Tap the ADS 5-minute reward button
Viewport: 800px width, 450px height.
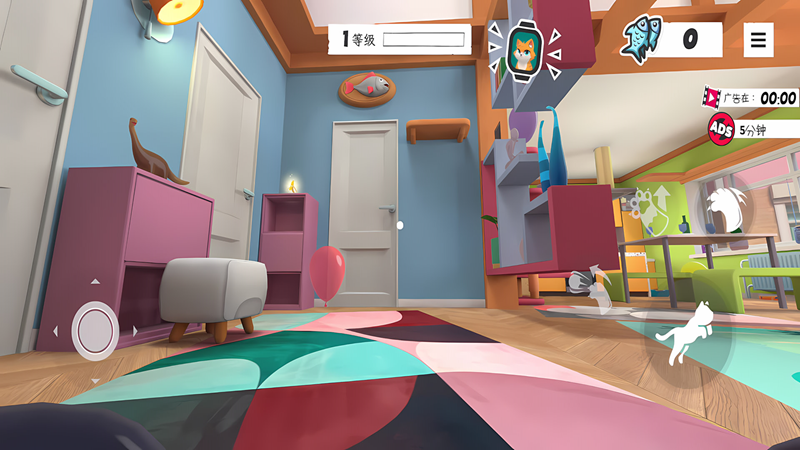722,129
